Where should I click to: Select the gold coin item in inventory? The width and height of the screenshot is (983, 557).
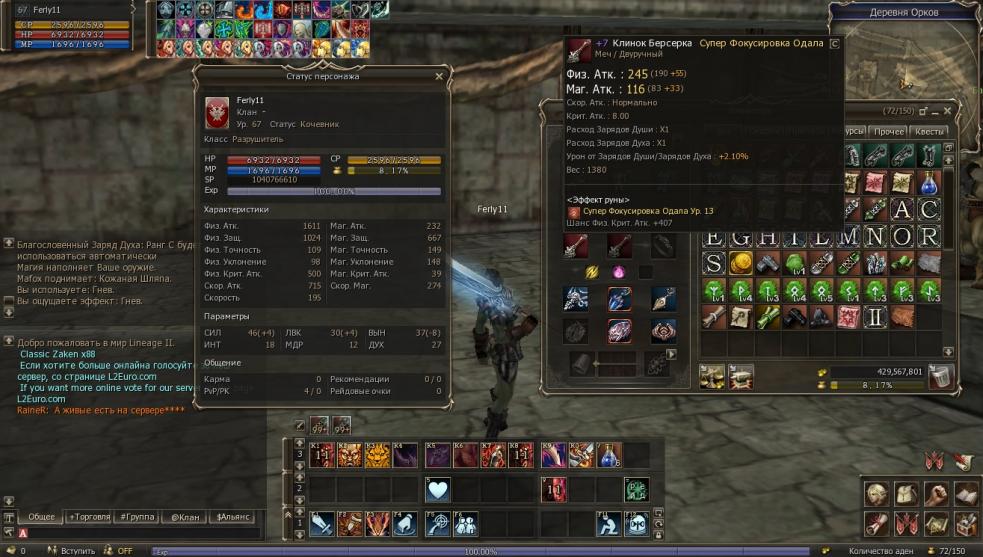click(740, 263)
